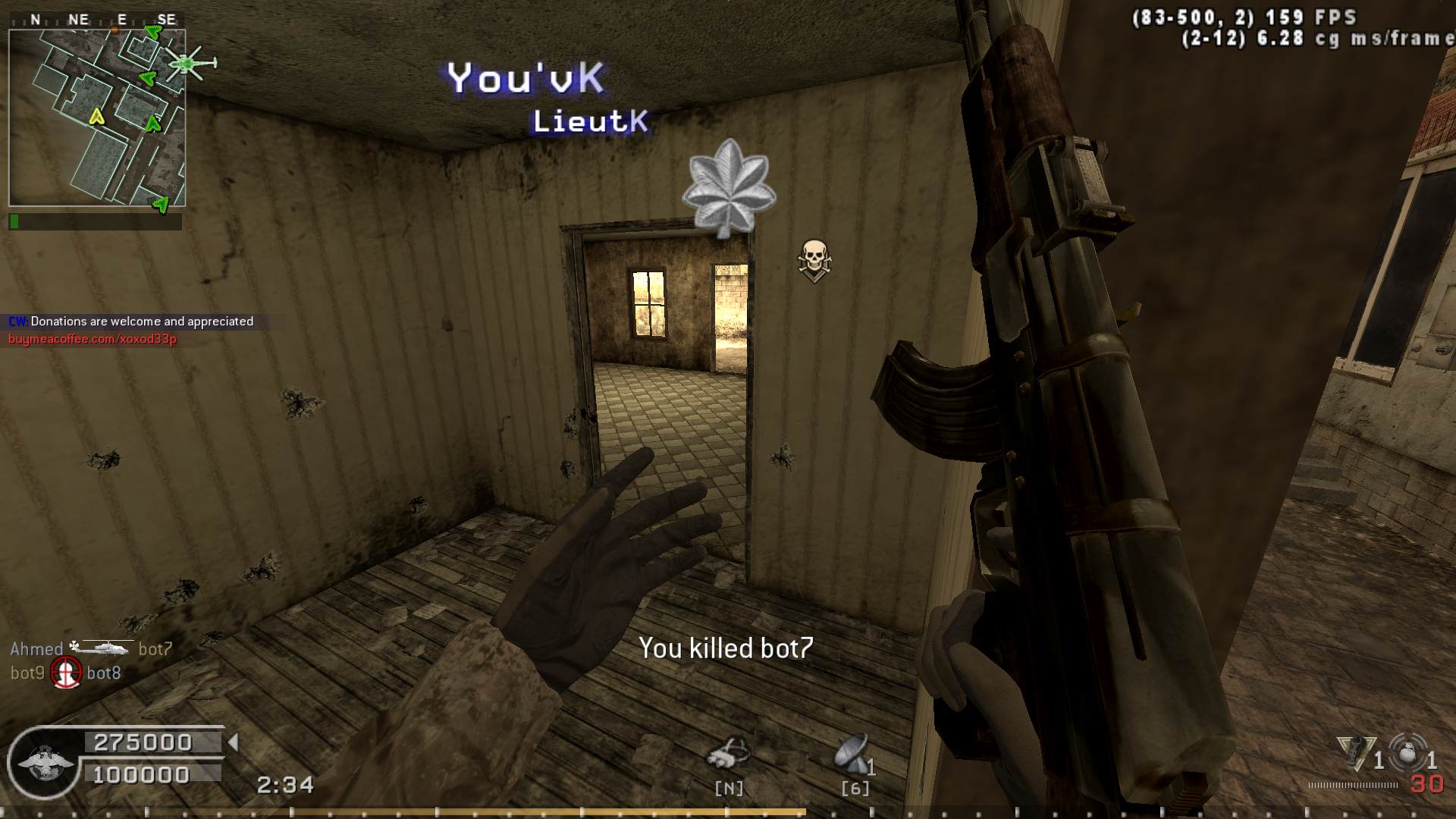Click the night vision goggles icon
The image size is (1456, 819).
pyautogui.click(x=728, y=754)
